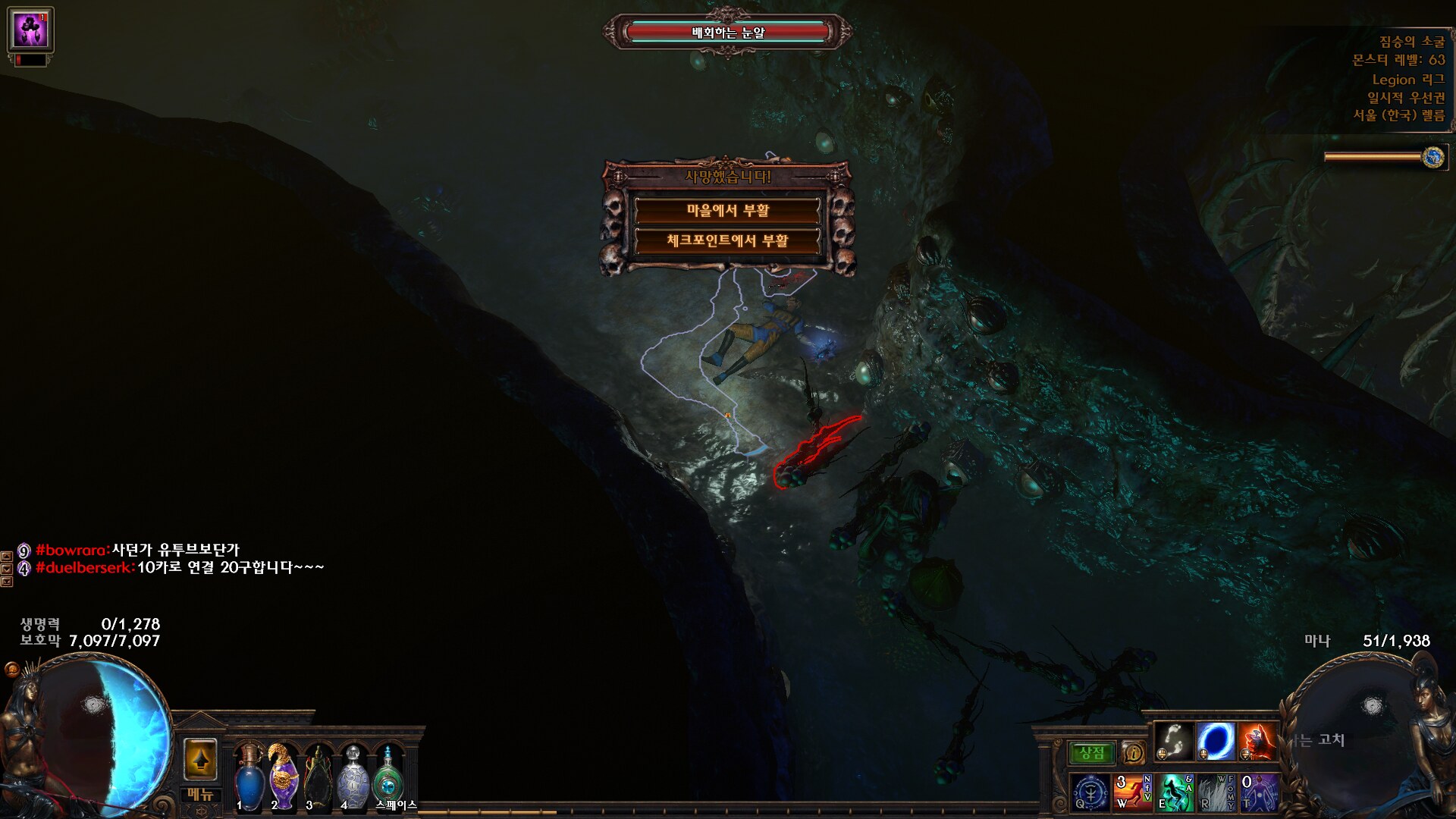This screenshot has height=819, width=1456.
Task: Click the gold level-up arrow button
Action: pyautogui.click(x=200, y=760)
